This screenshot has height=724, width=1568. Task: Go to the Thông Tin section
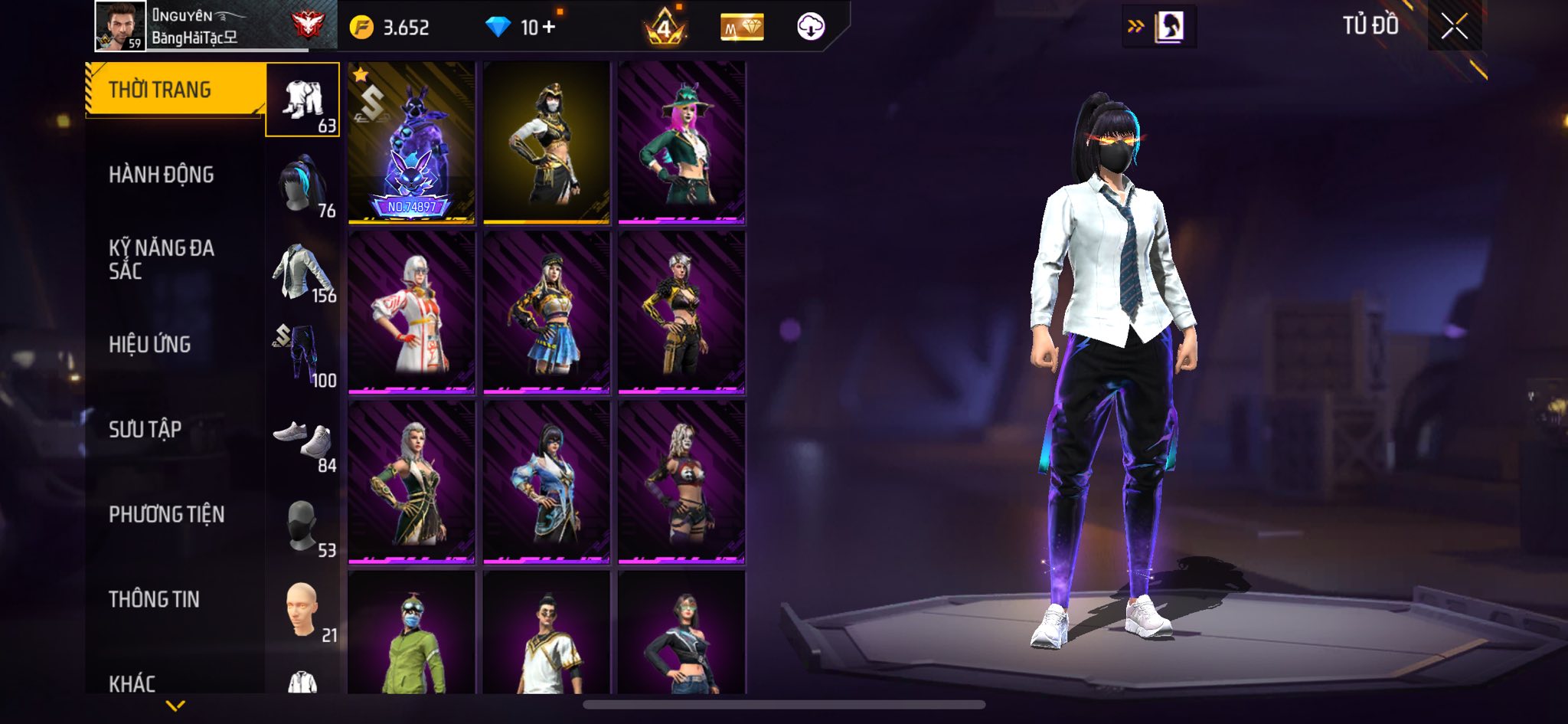coord(154,599)
